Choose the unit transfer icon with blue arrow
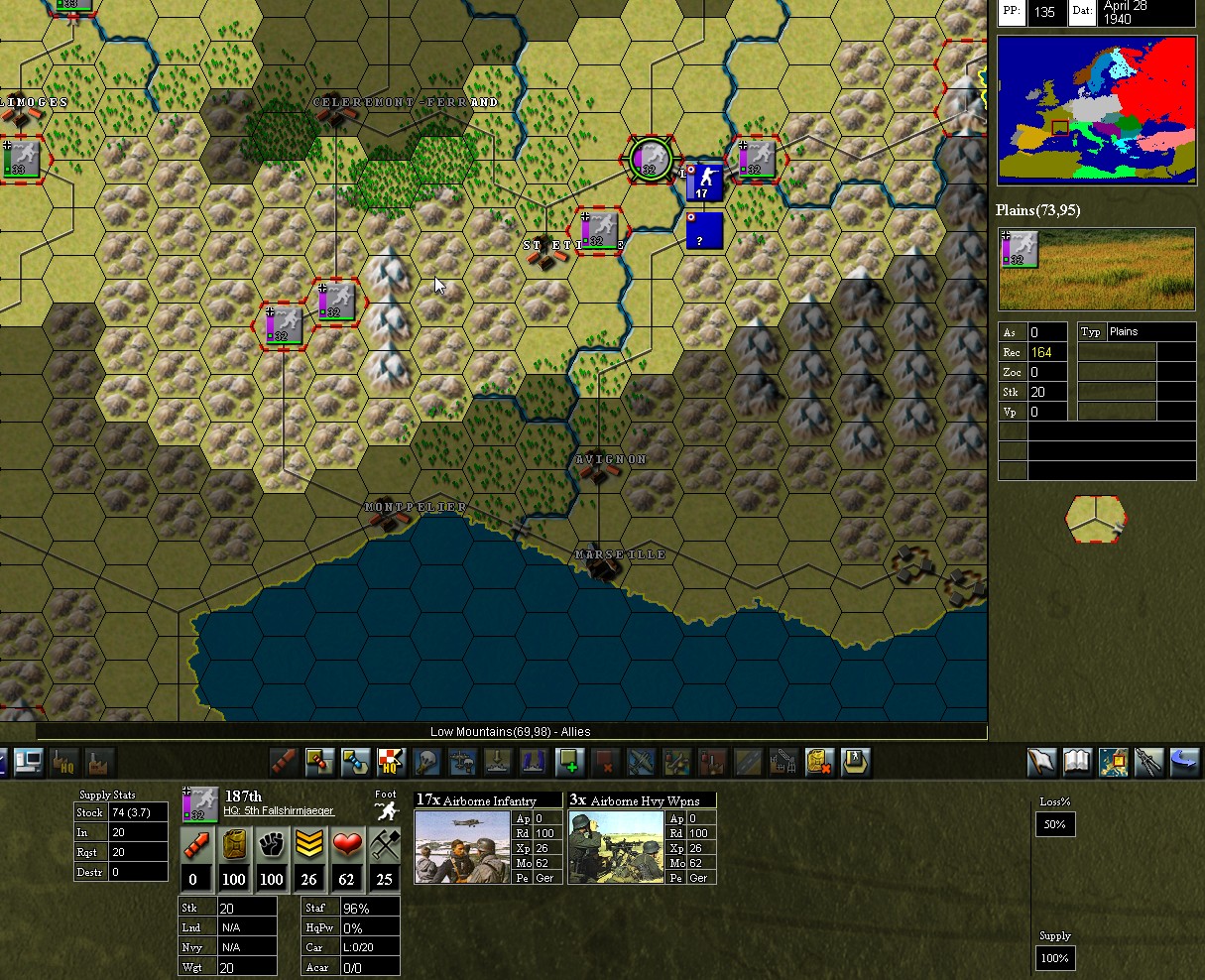This screenshot has width=1205, height=980. click(x=355, y=762)
